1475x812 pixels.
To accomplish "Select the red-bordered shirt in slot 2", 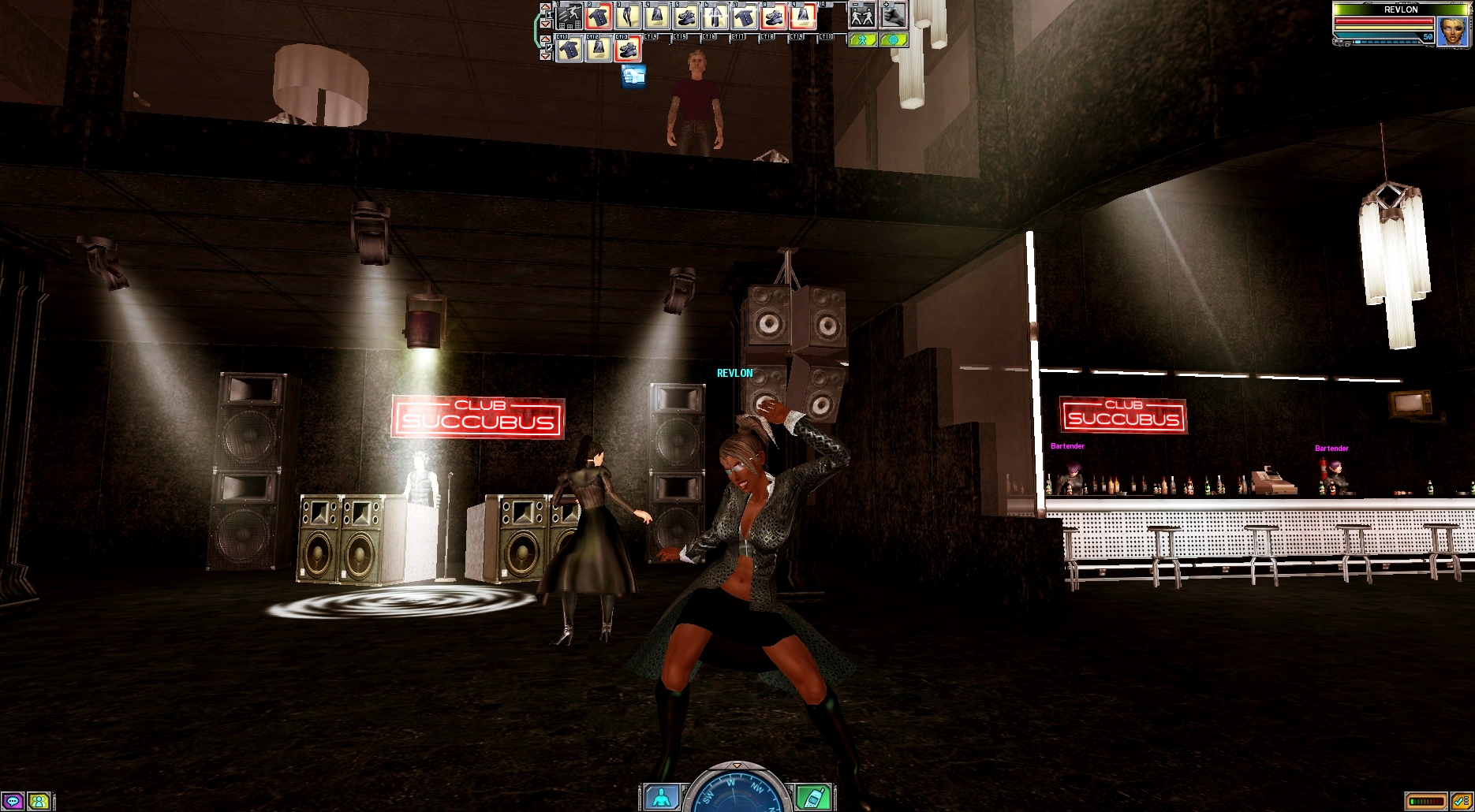I will point(599,16).
